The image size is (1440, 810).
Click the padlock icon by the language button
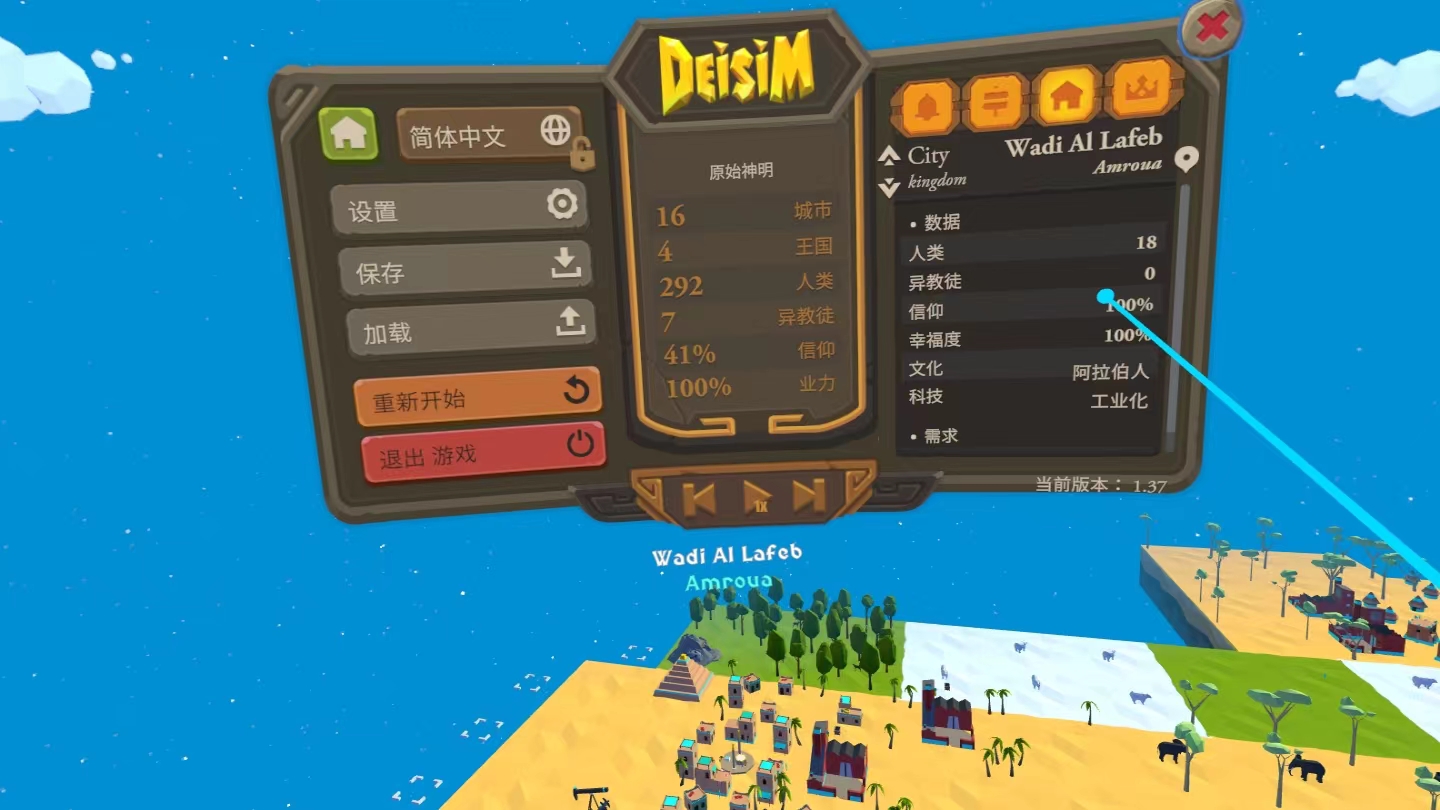[x=582, y=153]
